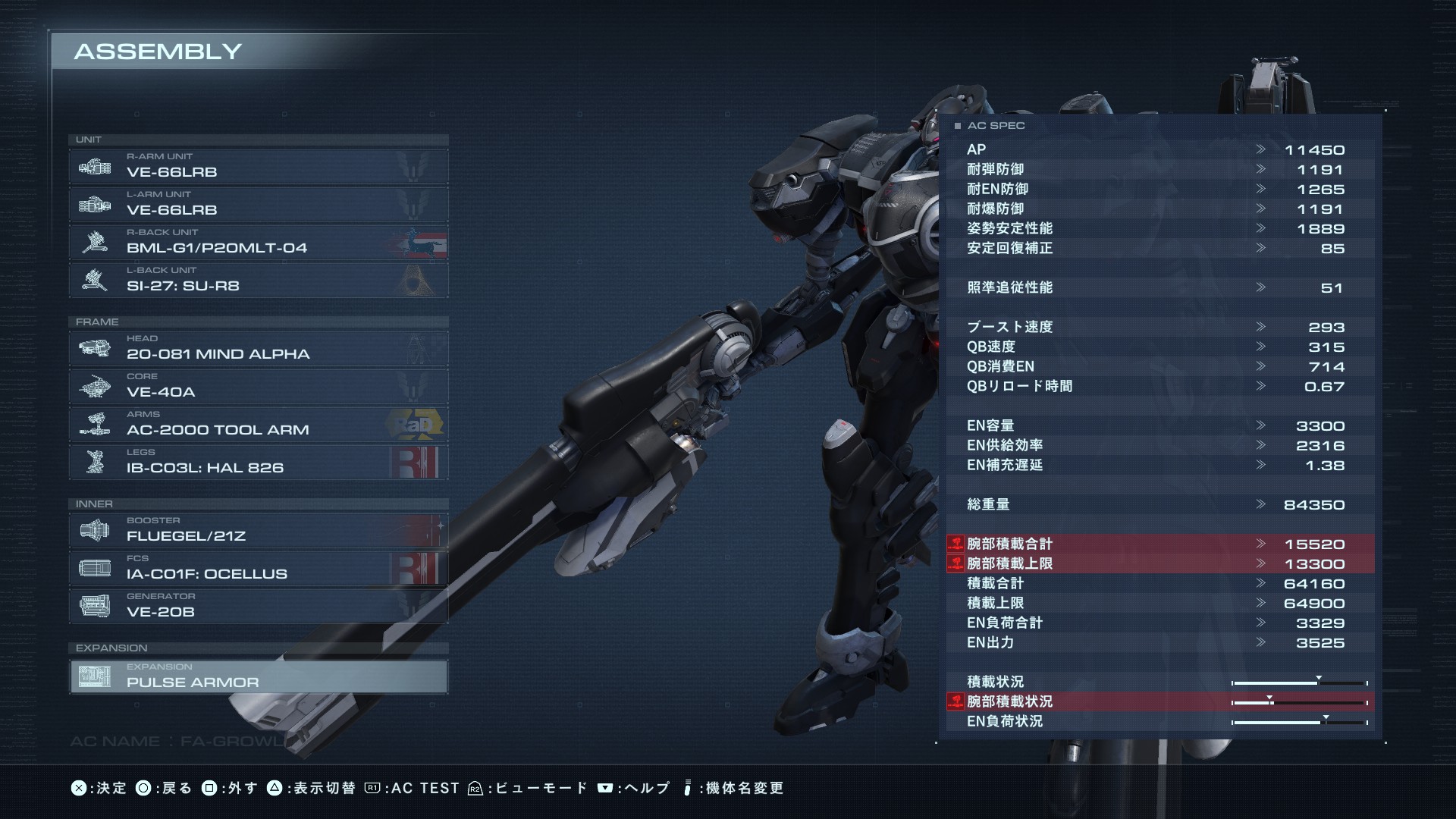Choose the L-BACK UNIT SI-27: SU-R8 slot
This screenshot has width=1456, height=819.
(x=258, y=280)
